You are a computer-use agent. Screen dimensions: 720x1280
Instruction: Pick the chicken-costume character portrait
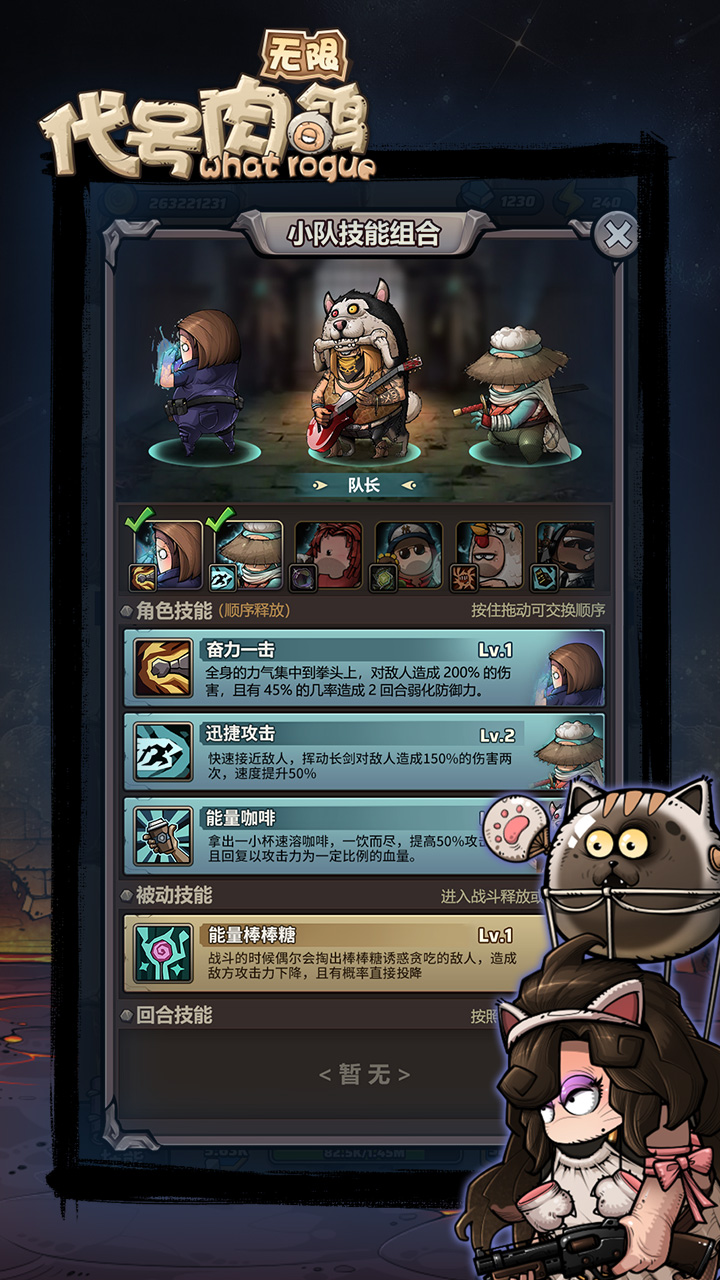pos(489,555)
